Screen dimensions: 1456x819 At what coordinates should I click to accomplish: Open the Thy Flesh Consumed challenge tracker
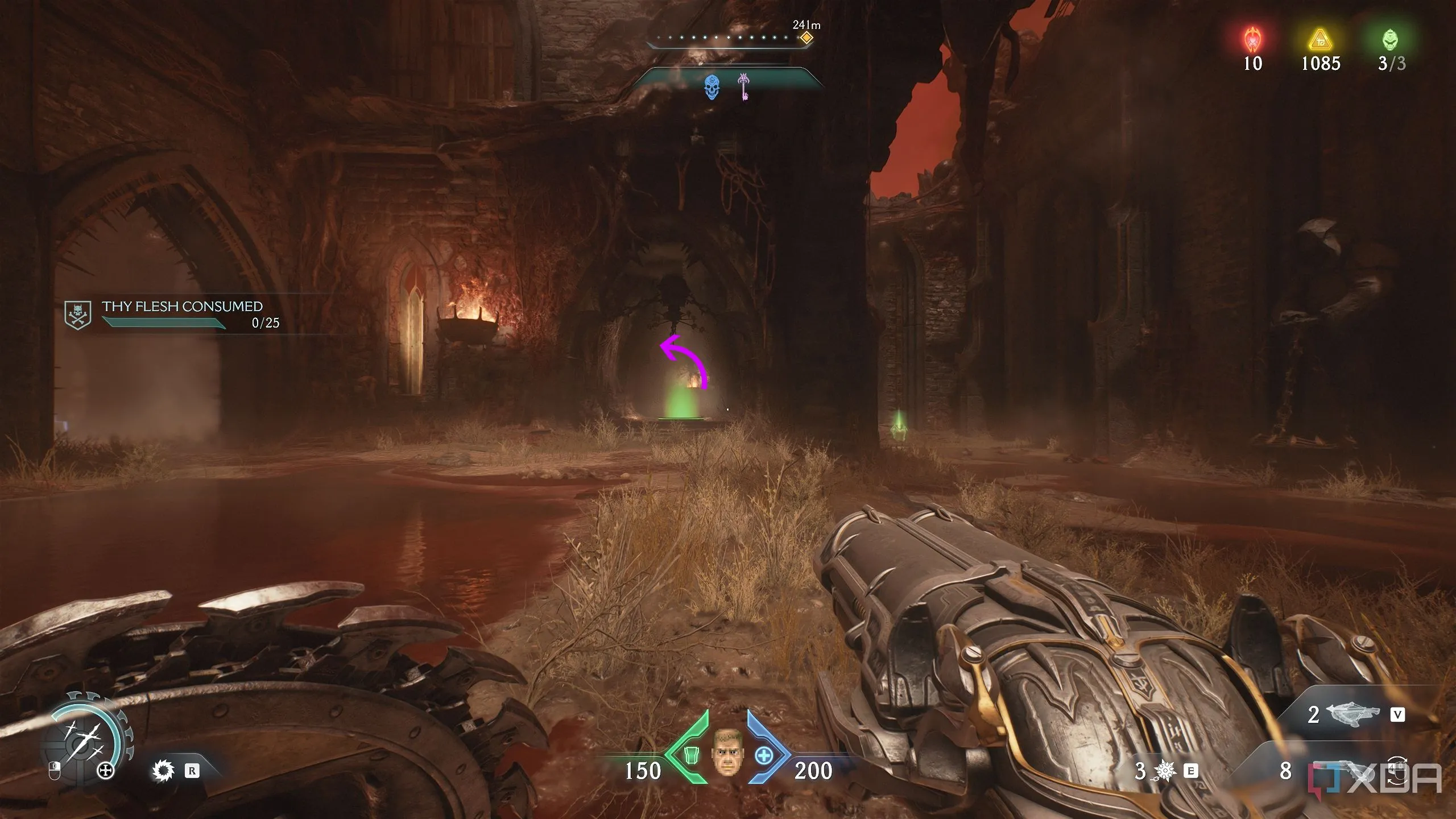pos(182,315)
